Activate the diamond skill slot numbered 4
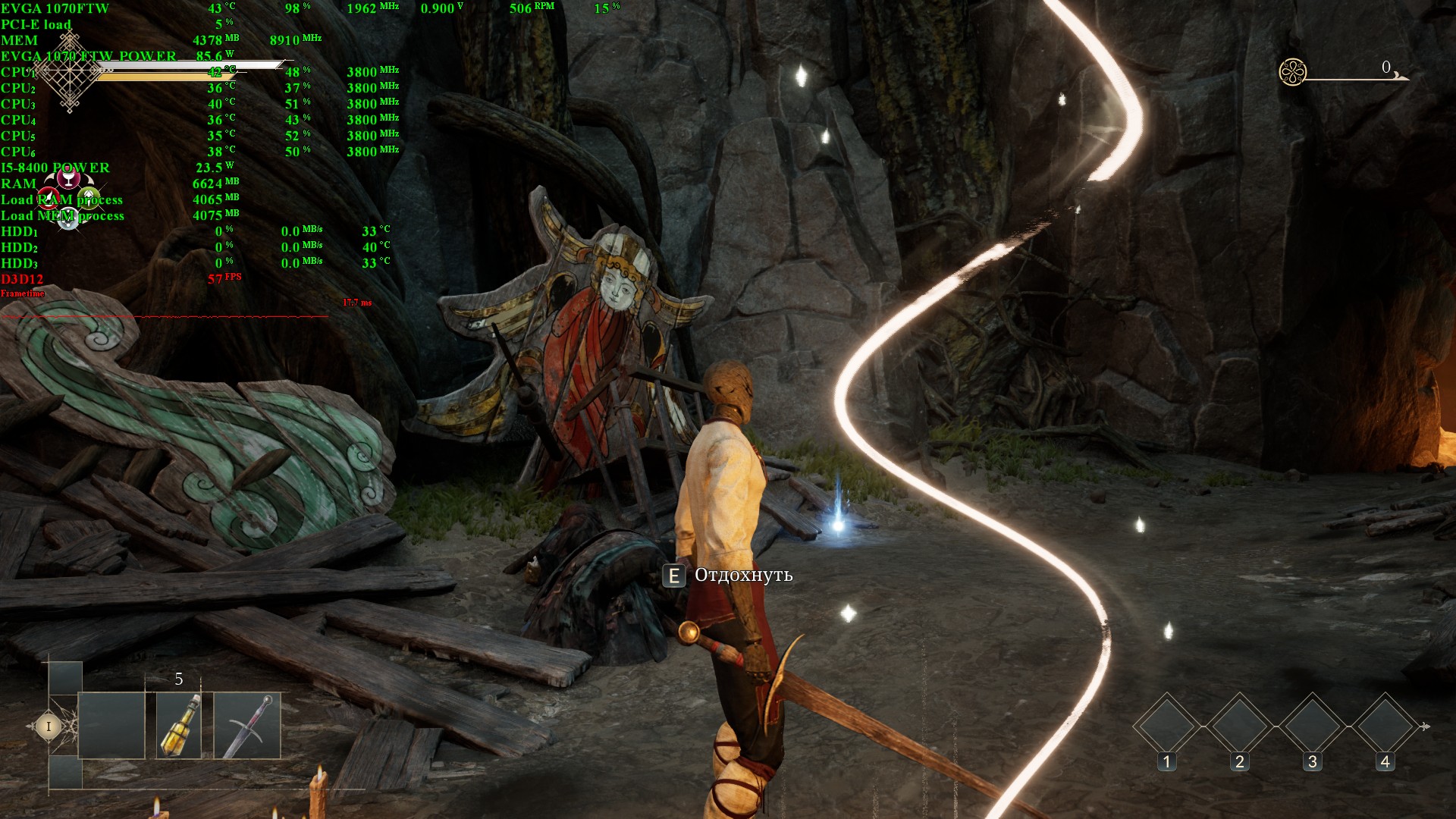The height and width of the screenshot is (819, 1456). [1385, 726]
